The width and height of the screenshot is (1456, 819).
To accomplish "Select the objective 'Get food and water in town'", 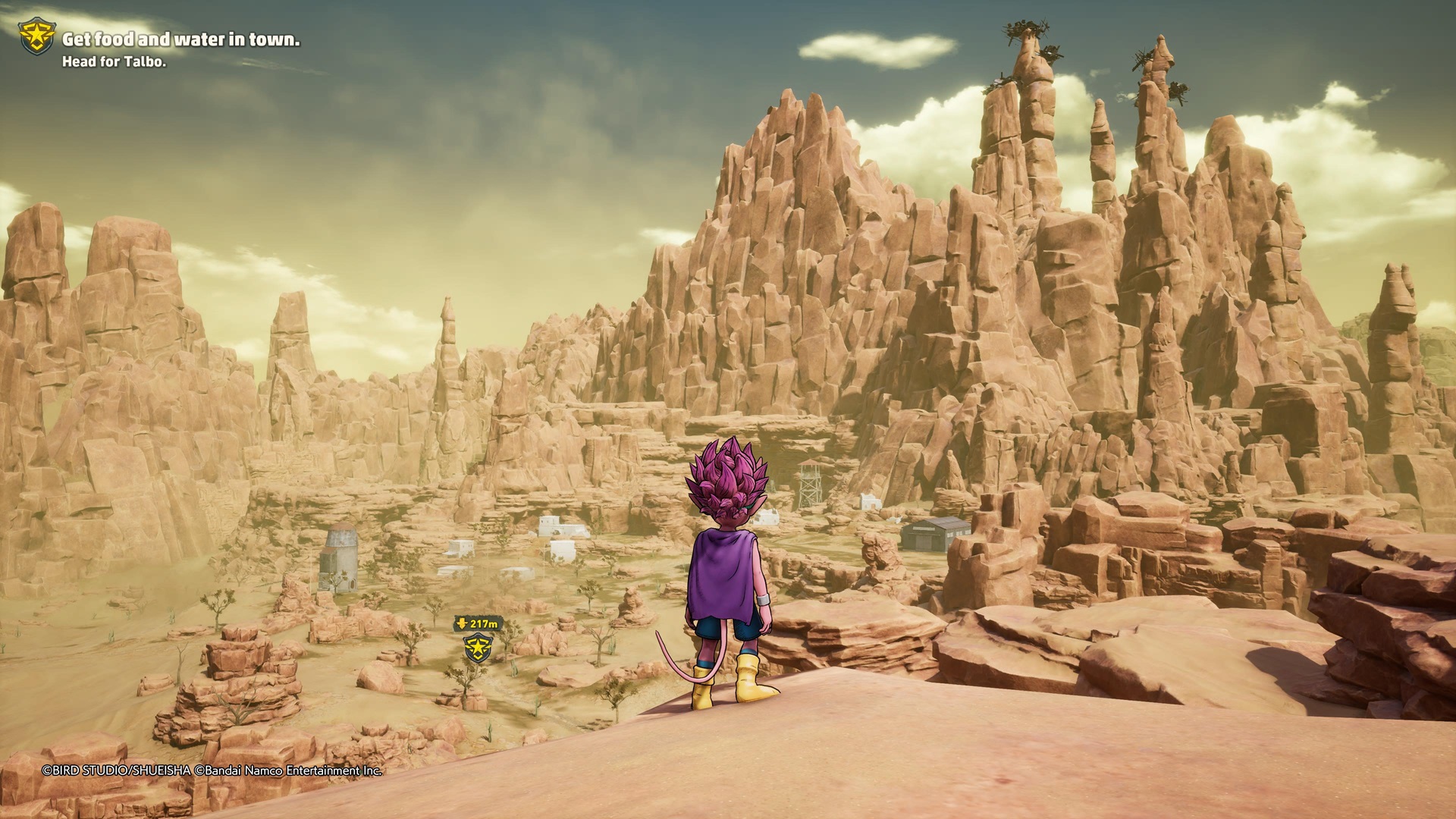I will (180, 40).
